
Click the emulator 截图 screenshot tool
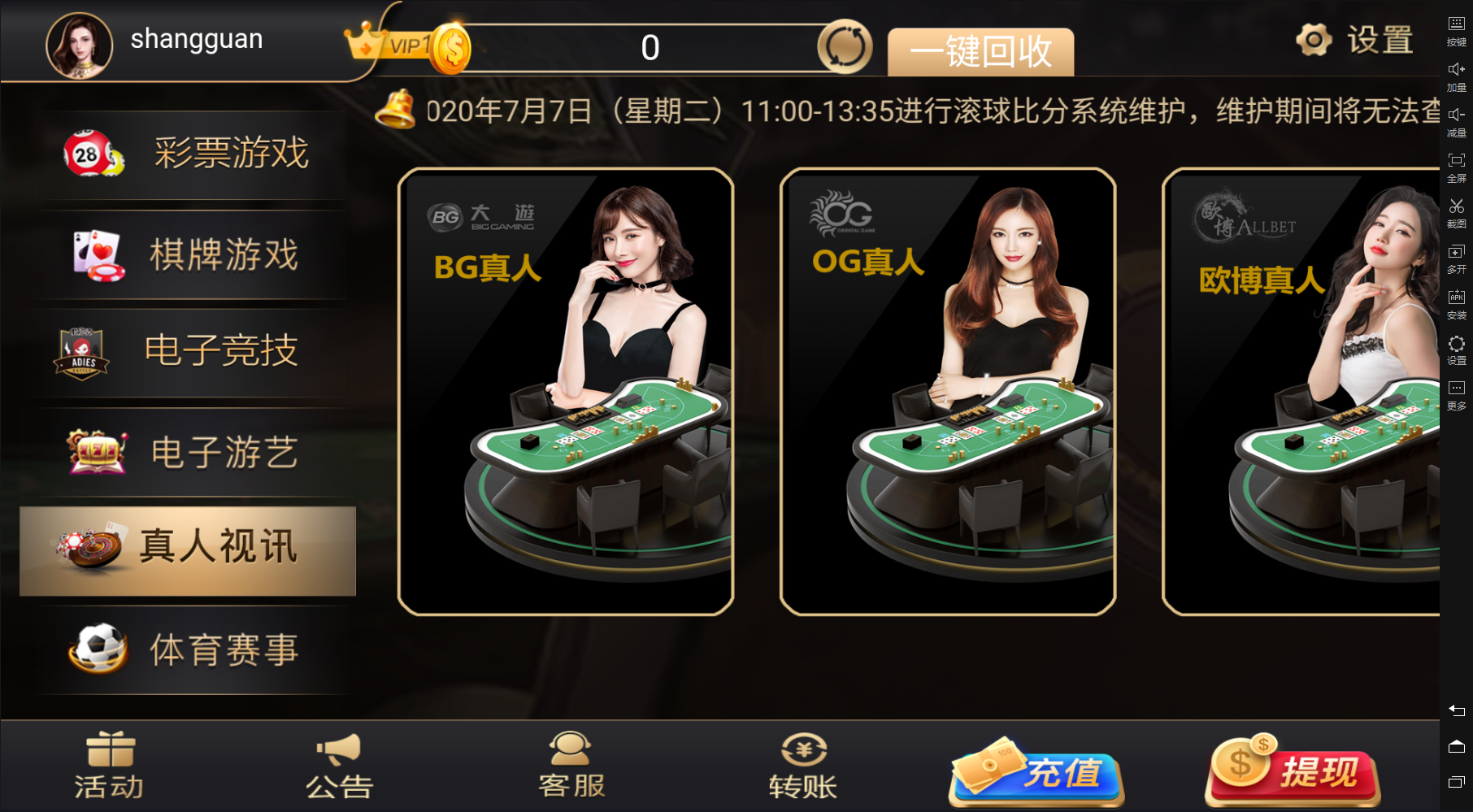click(1456, 213)
